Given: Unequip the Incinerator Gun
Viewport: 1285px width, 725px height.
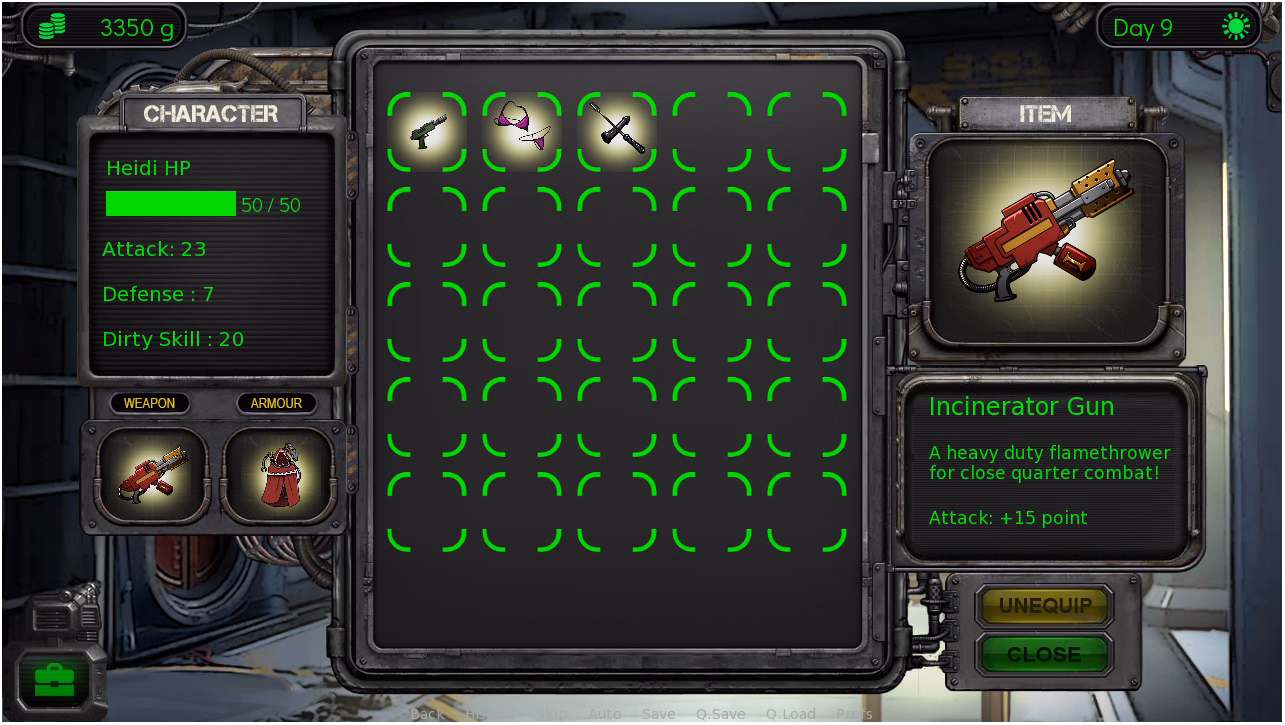Looking at the screenshot, I should tap(1044, 606).
